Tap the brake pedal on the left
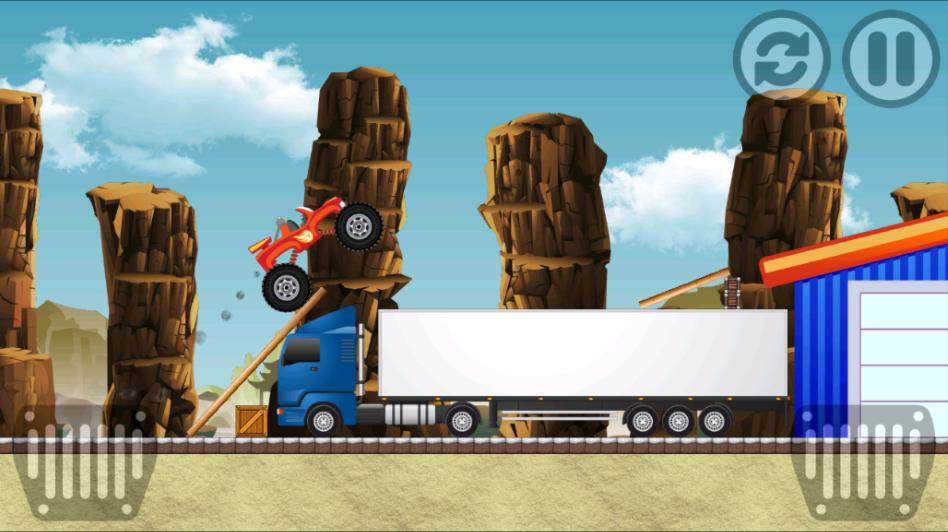Screen dimensions: 948x532 pyautogui.click(x=84, y=462)
